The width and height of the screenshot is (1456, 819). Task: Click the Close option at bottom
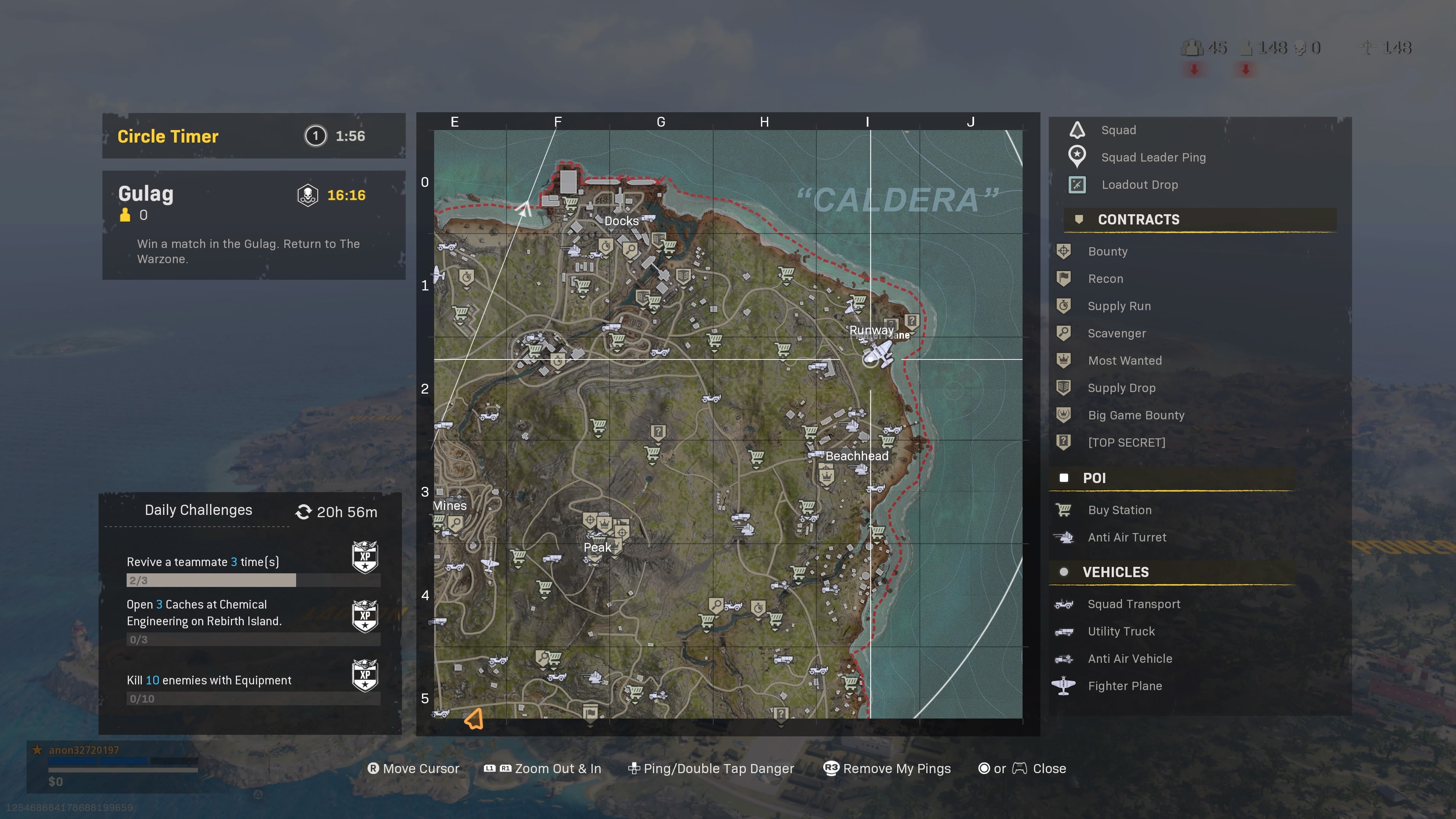pyautogui.click(x=1049, y=768)
